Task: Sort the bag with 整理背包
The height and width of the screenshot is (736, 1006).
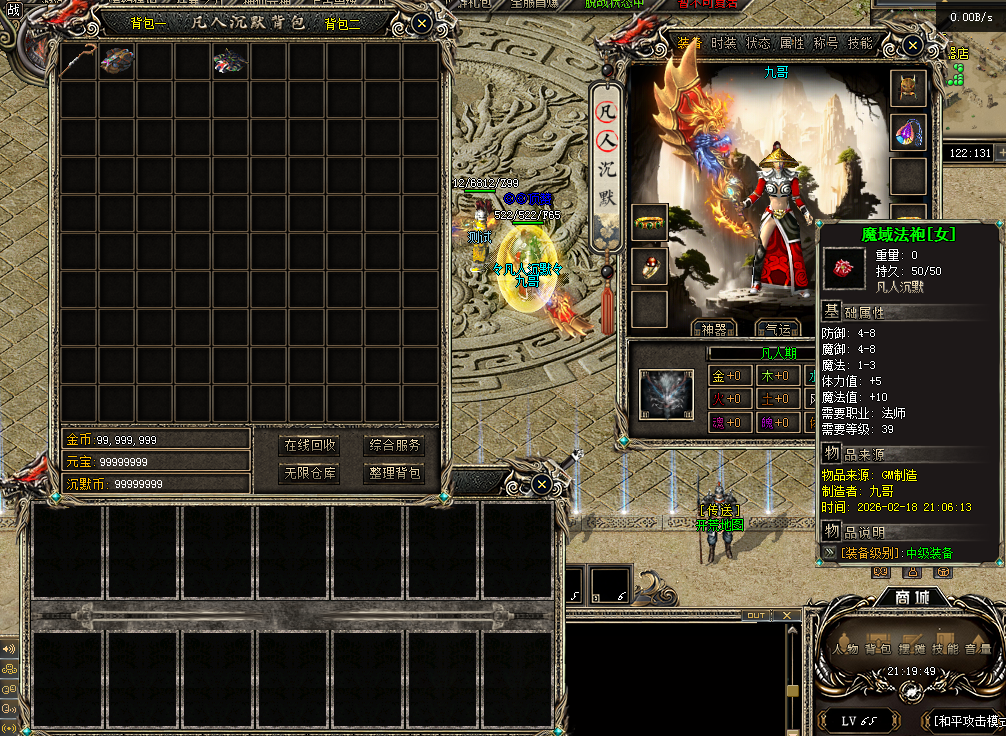Action: pos(395,473)
